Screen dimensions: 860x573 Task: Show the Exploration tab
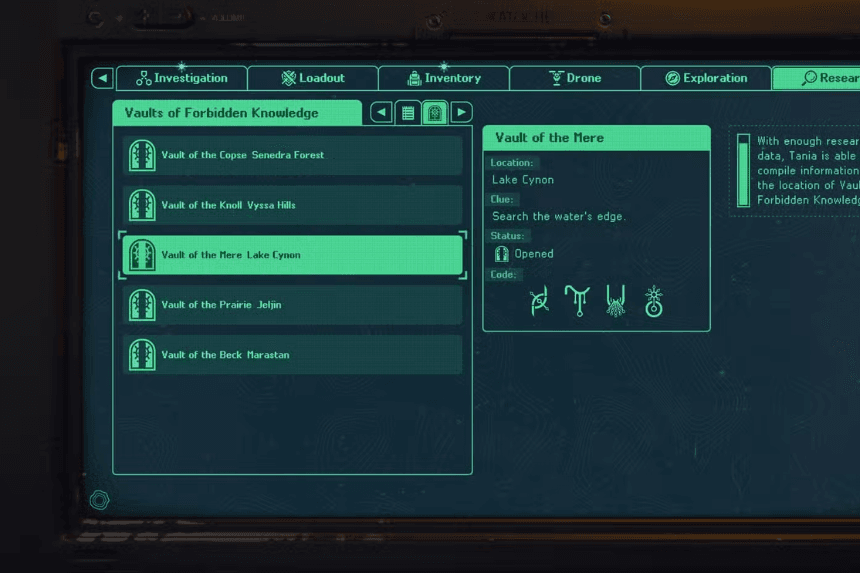coord(706,78)
